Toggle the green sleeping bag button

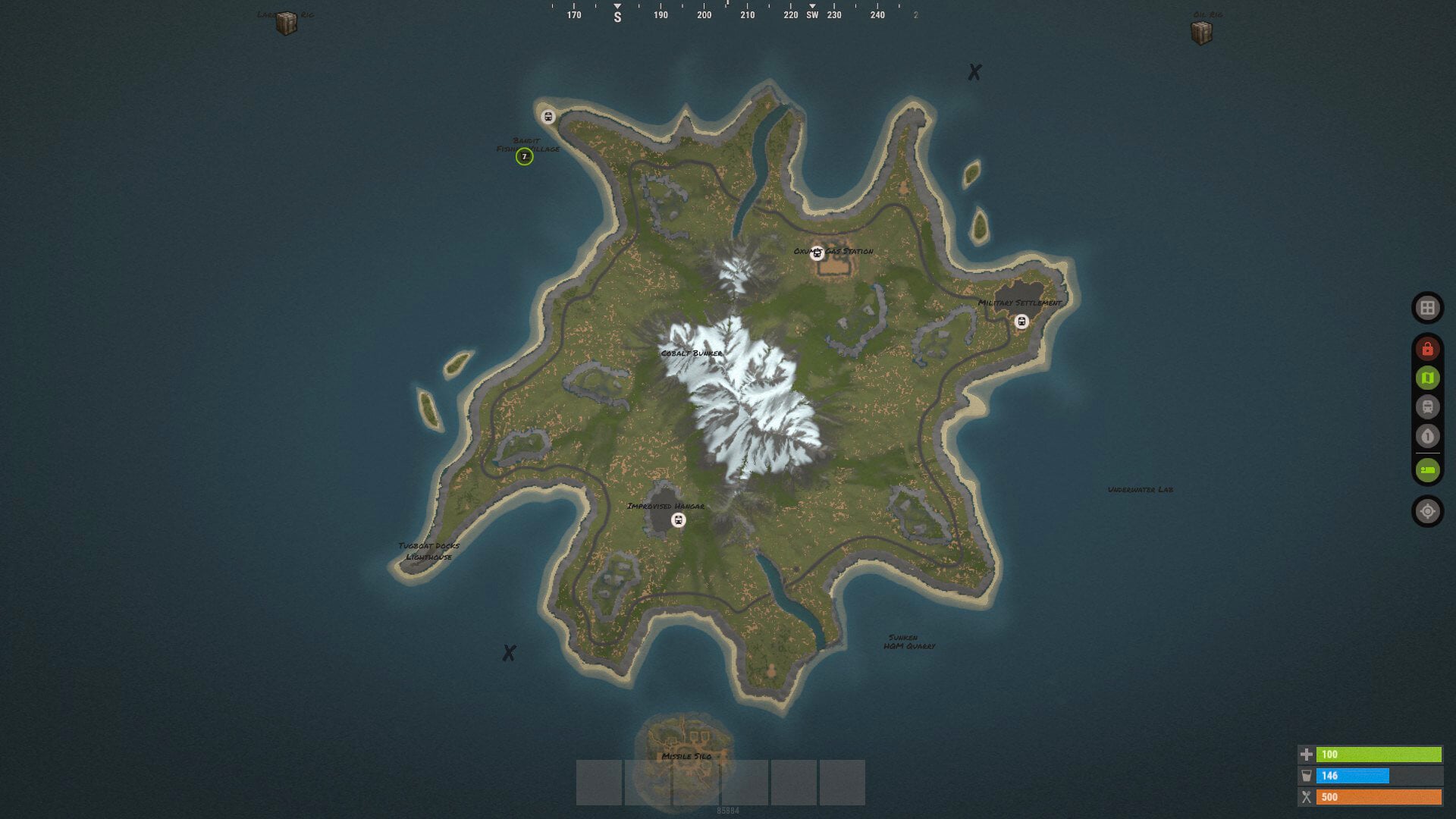click(1427, 470)
